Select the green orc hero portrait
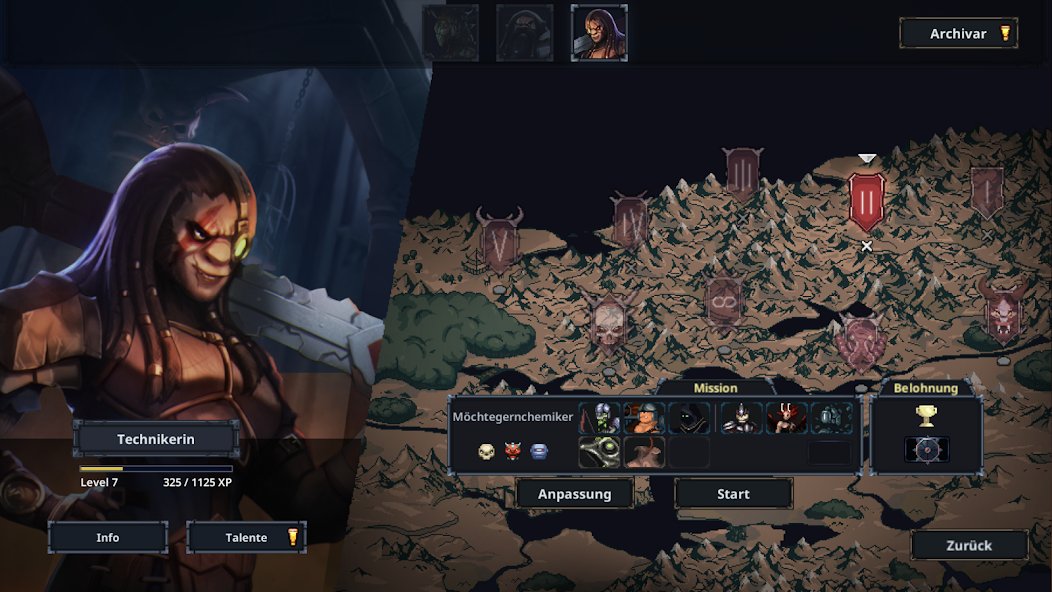Screen dimensions: 1052x592 (x=451, y=33)
